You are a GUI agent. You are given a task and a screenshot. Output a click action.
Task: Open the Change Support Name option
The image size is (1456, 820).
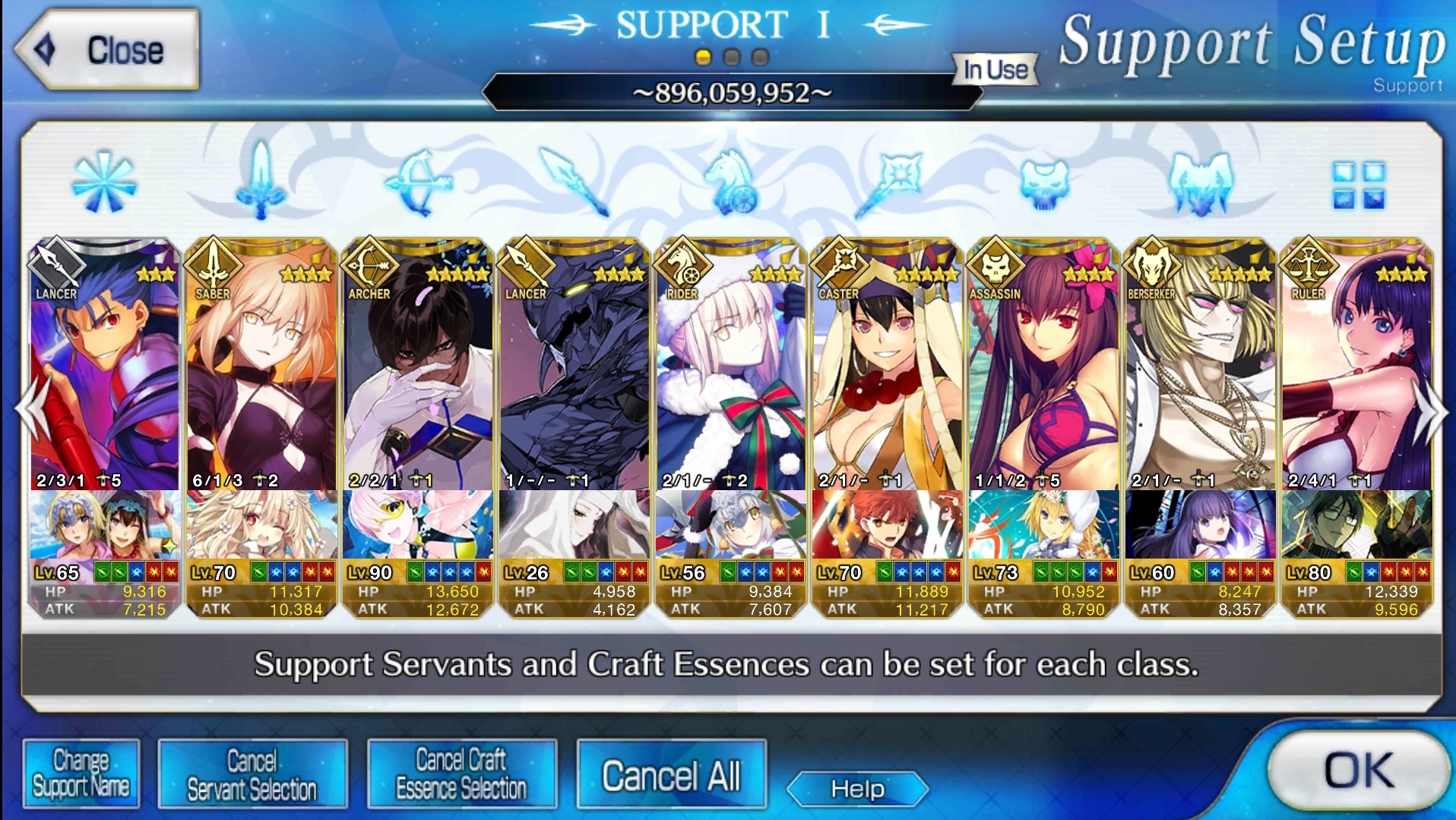(81, 774)
